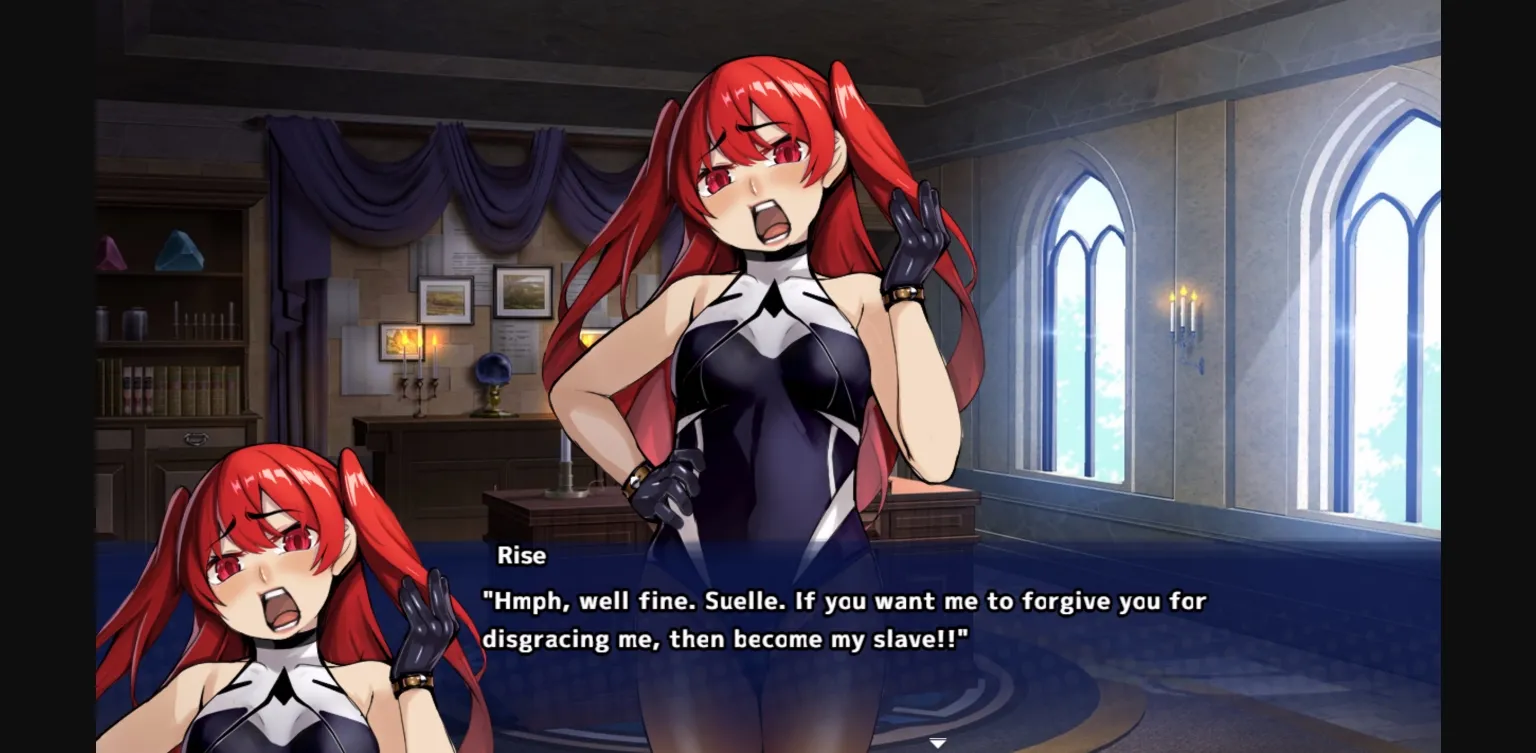This screenshot has width=1536, height=753.
Task: Click the white down-arrow to continue dialogue
Action: point(938,742)
